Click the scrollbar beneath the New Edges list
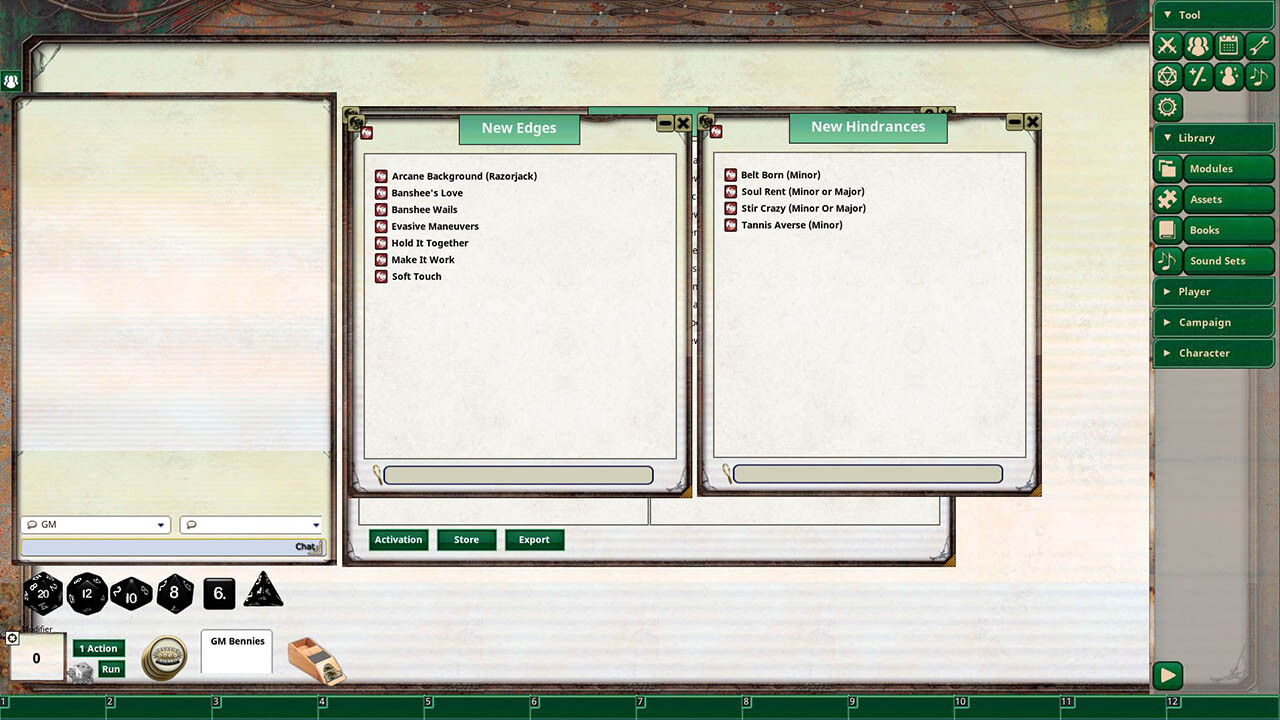This screenshot has width=1280, height=720. (x=519, y=474)
